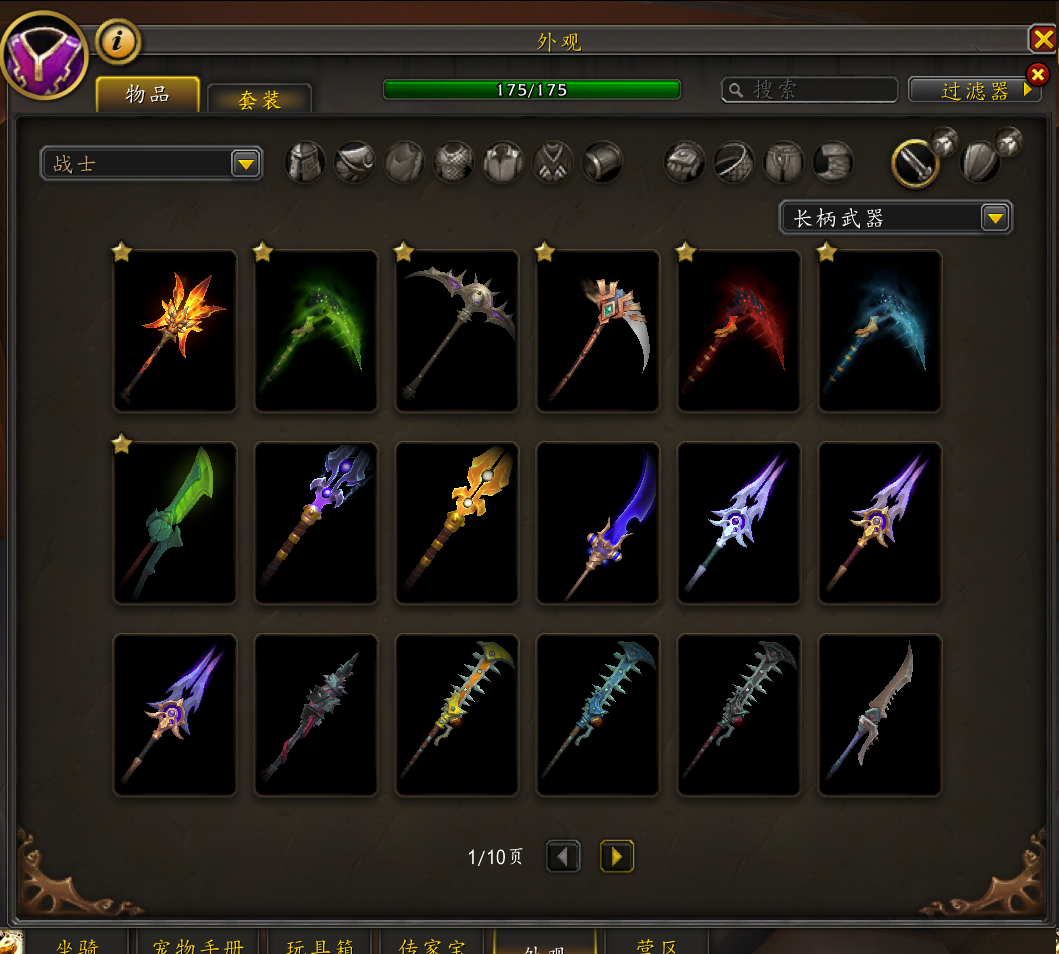
Task: Choose the golden spear appearance
Action: point(457,523)
